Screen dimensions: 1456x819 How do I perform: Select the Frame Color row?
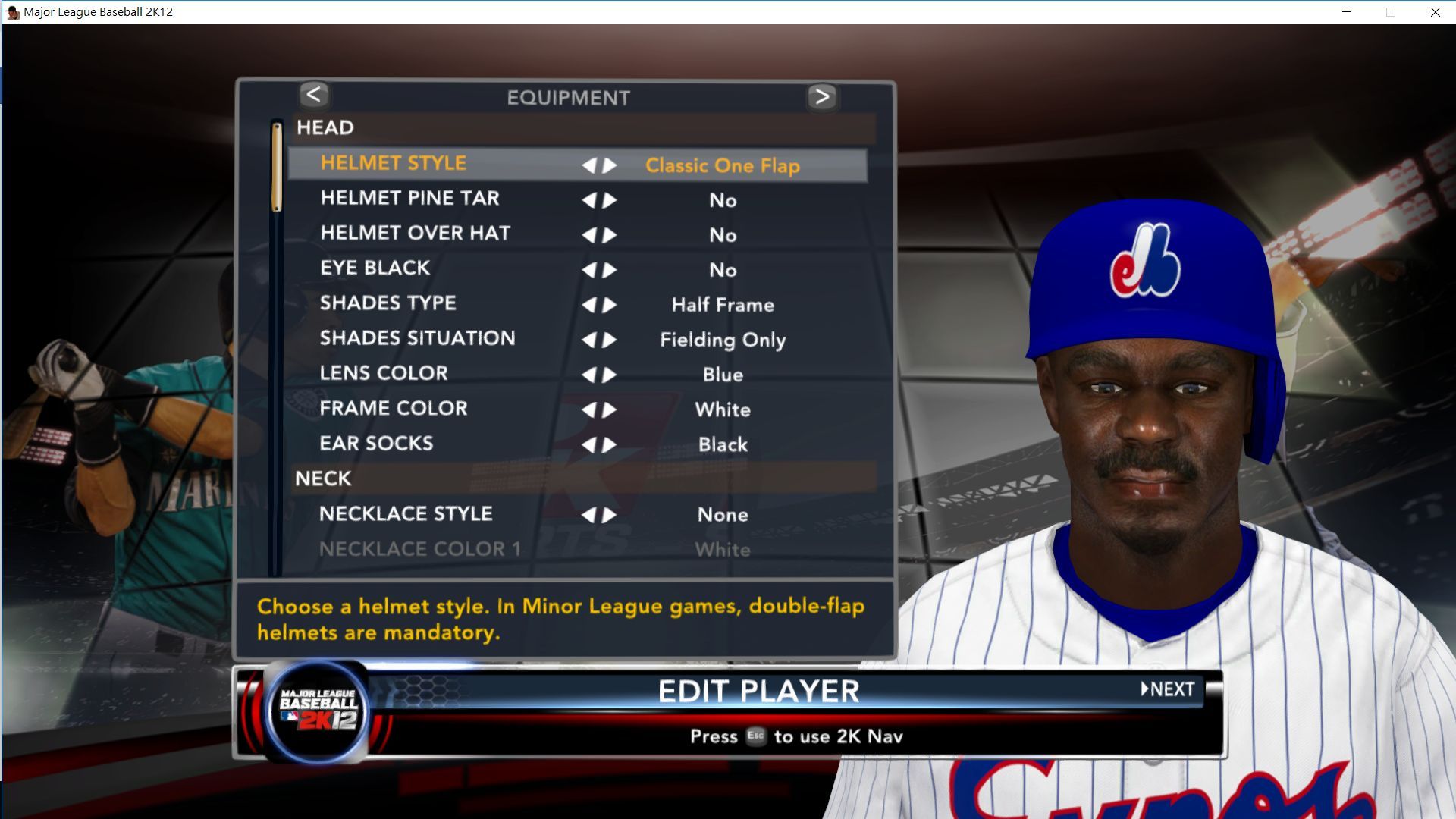(393, 409)
